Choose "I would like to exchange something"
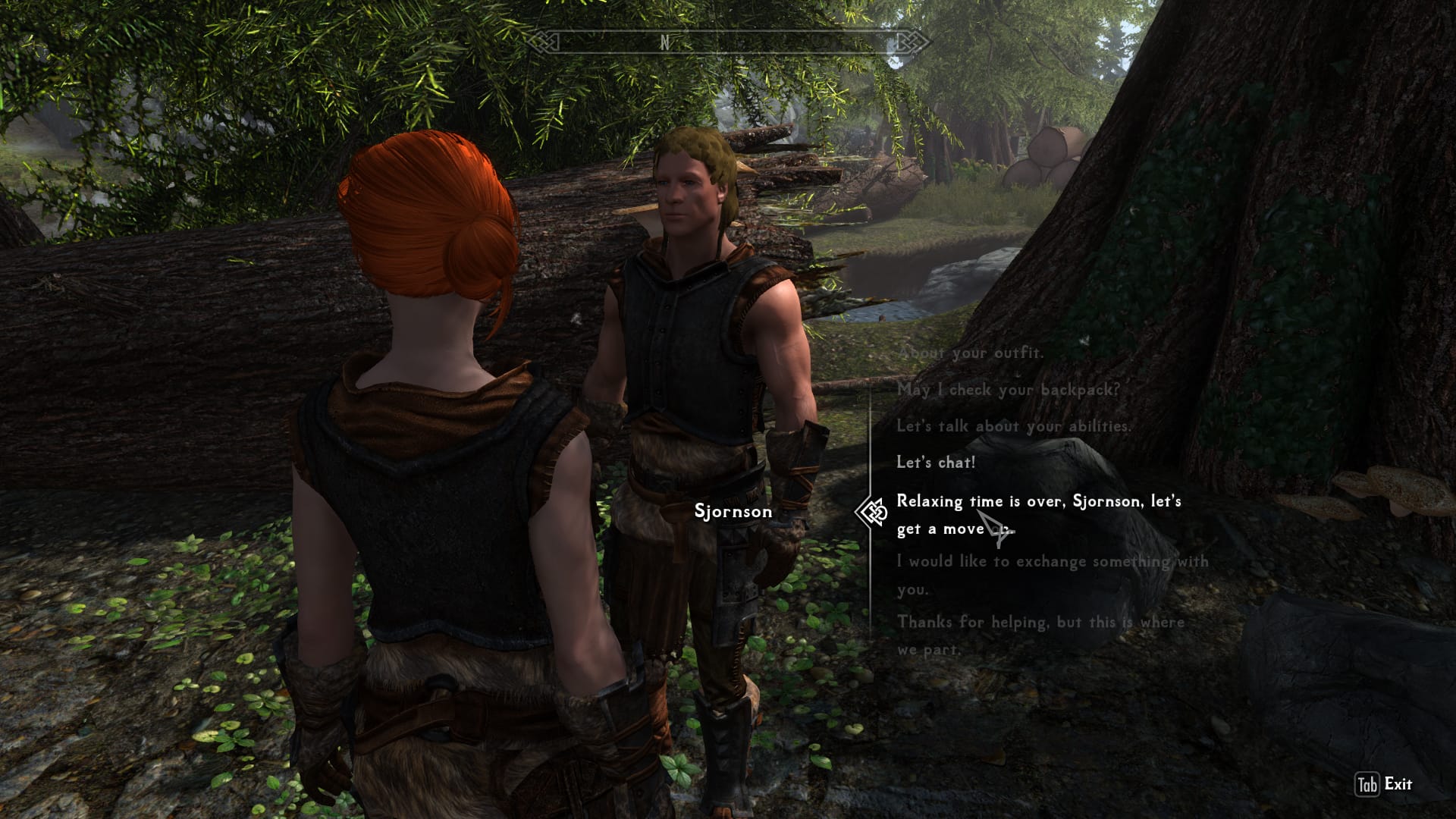1456x819 pixels. (x=1052, y=575)
